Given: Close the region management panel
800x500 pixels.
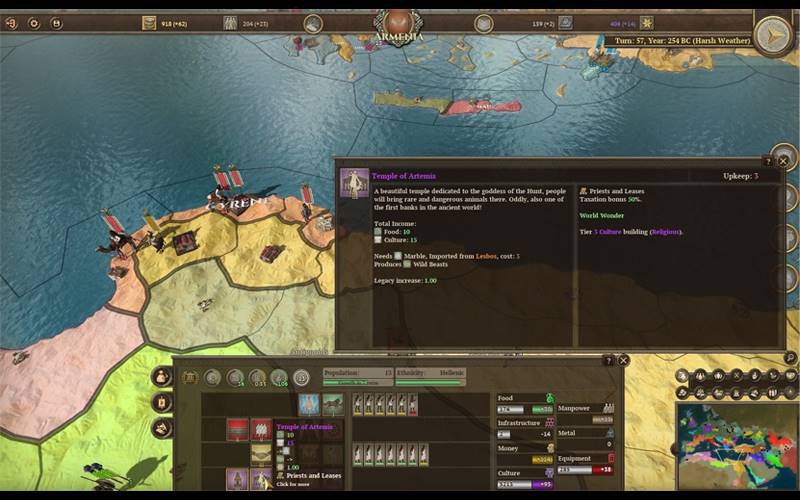Looking at the screenshot, I should [623, 360].
